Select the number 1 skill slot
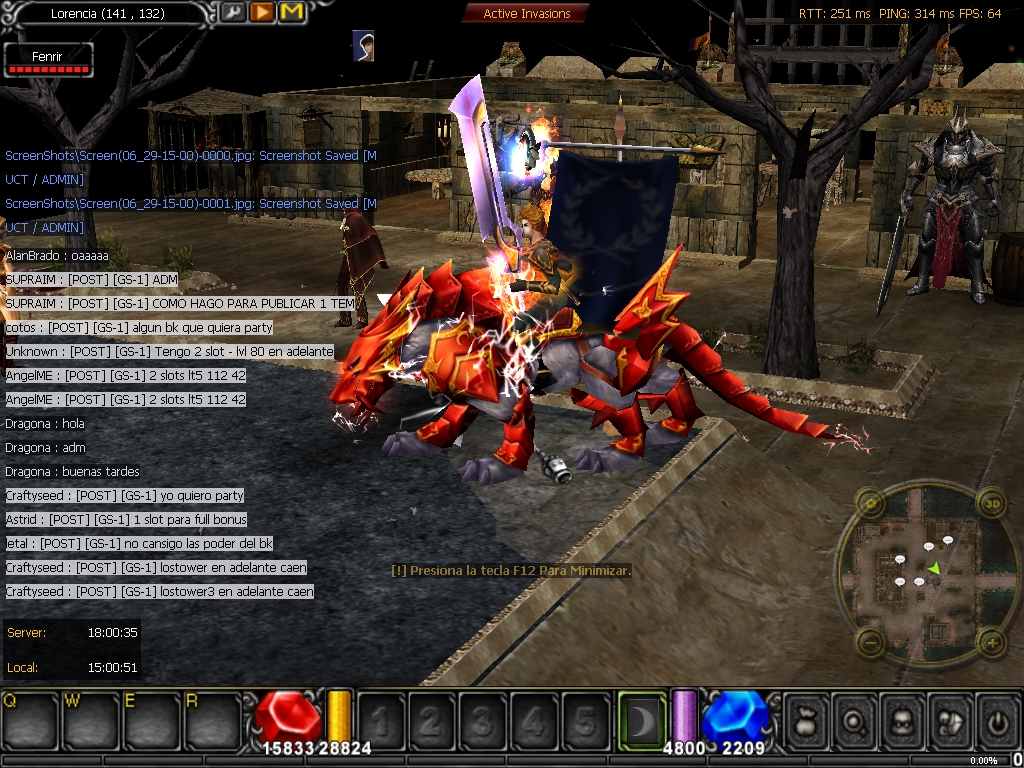This screenshot has width=1024, height=768. (380, 720)
